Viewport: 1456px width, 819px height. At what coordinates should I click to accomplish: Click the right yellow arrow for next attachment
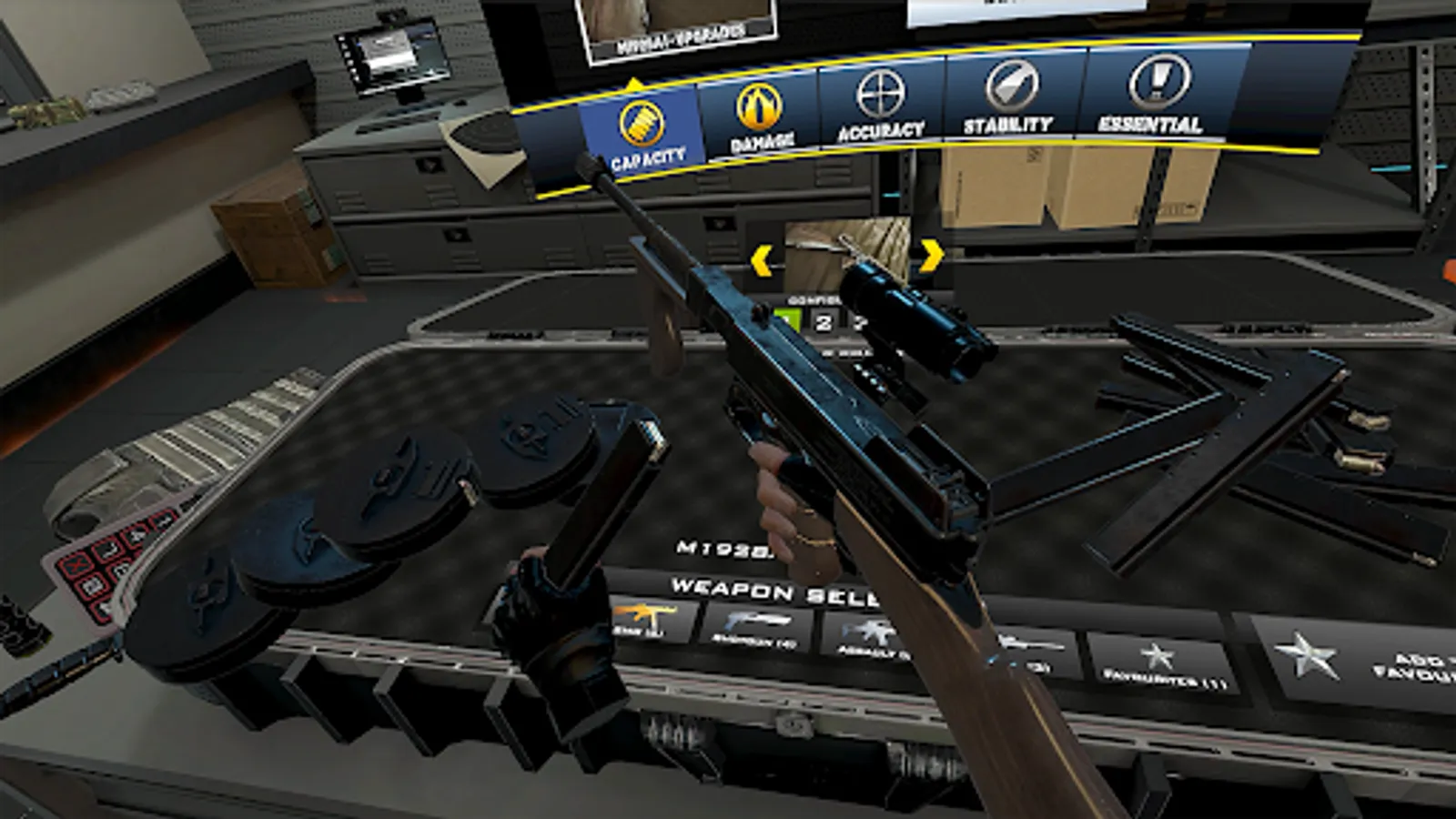[x=929, y=256]
